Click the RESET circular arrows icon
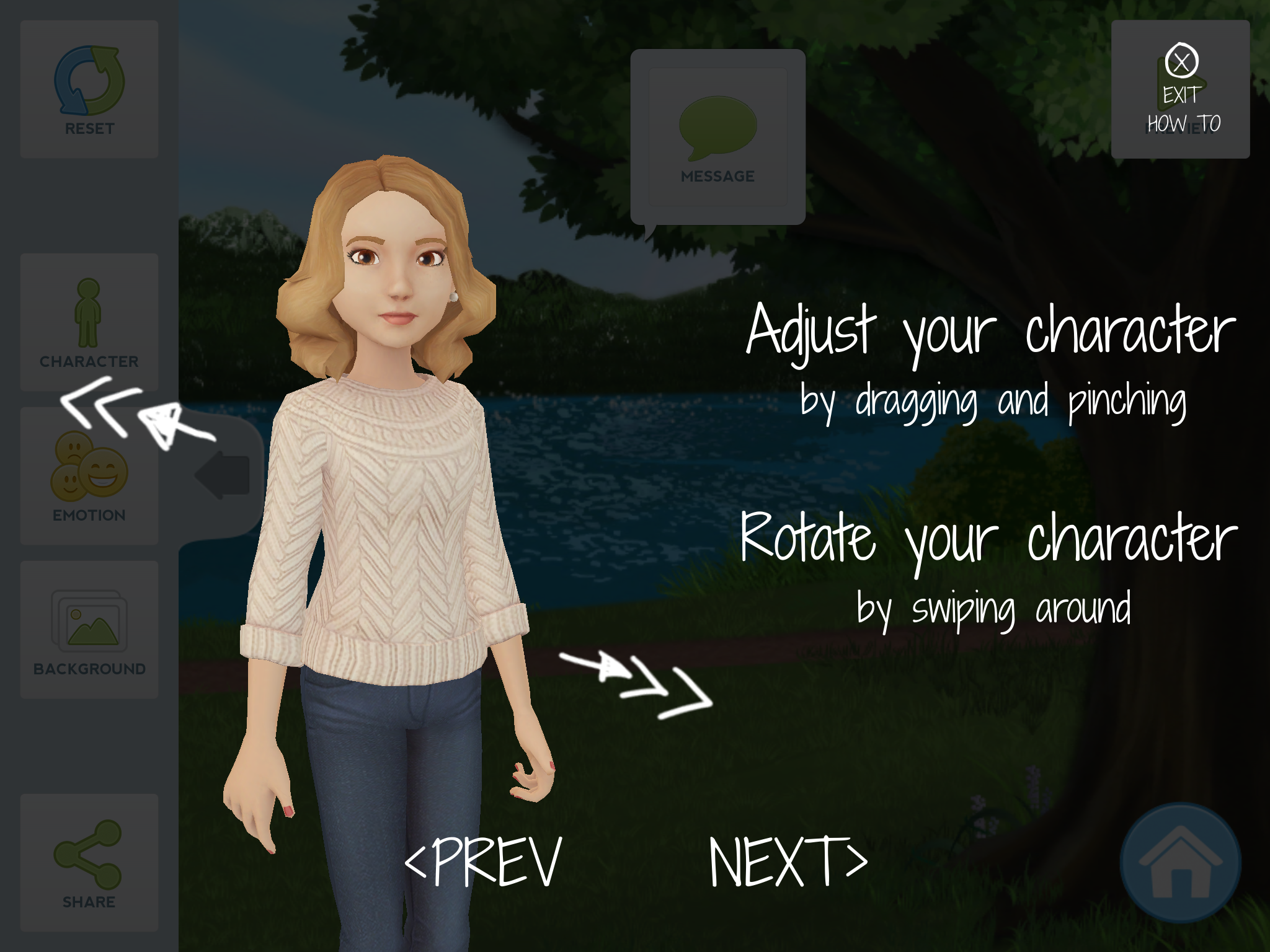1270x952 pixels. coord(88,81)
